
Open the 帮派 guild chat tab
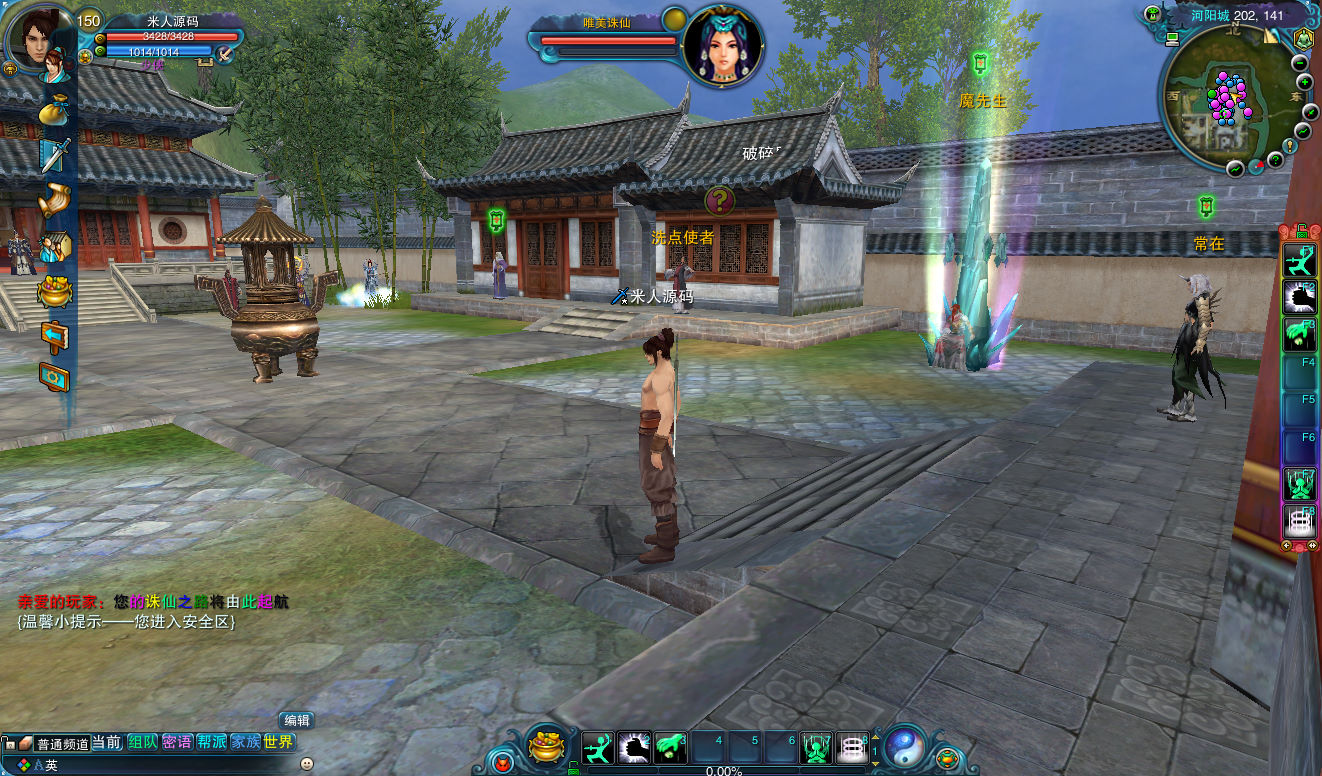211,743
